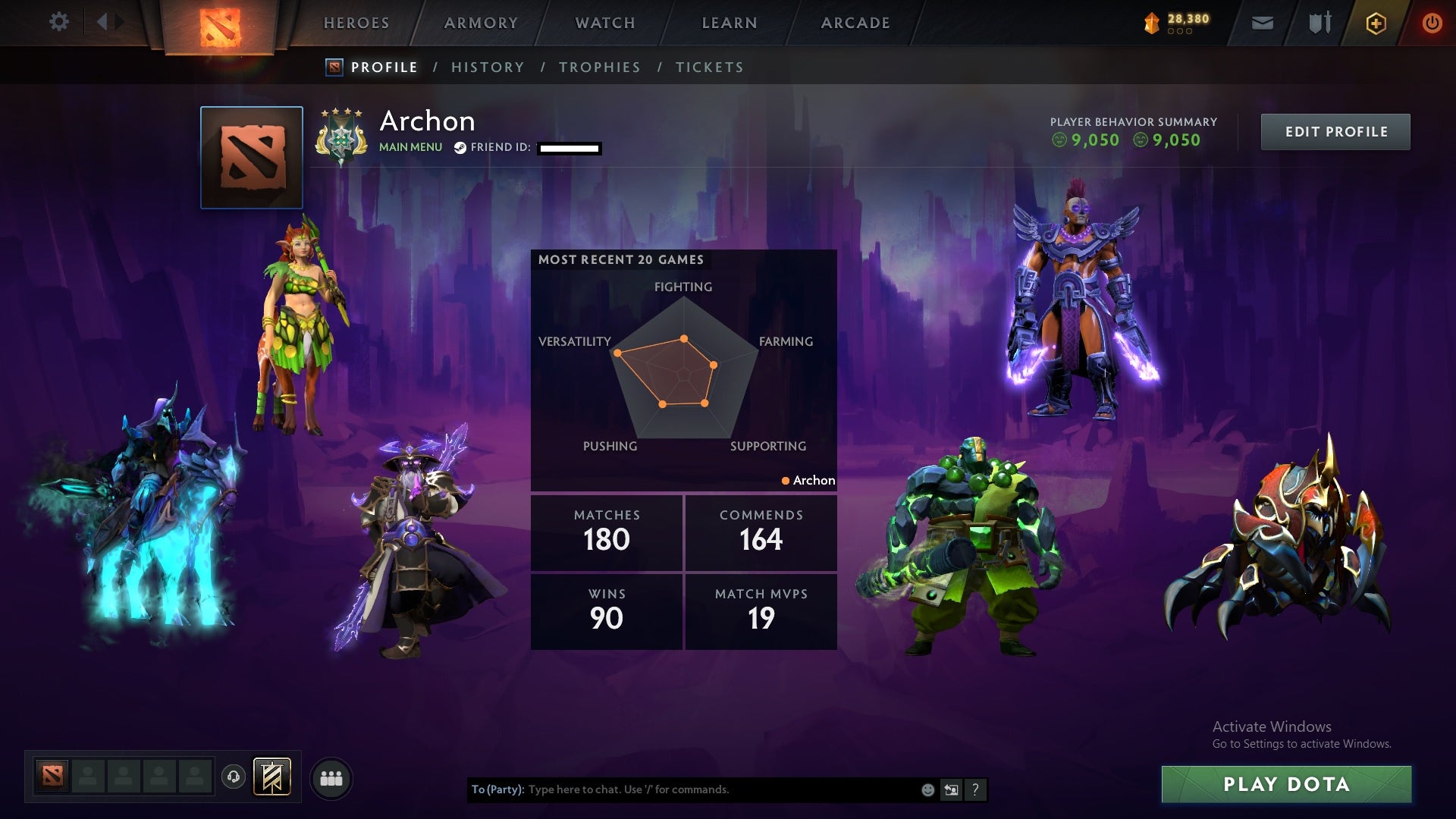Open the mail notifications icon
This screenshot has height=819, width=1456.
pos(1261,23)
